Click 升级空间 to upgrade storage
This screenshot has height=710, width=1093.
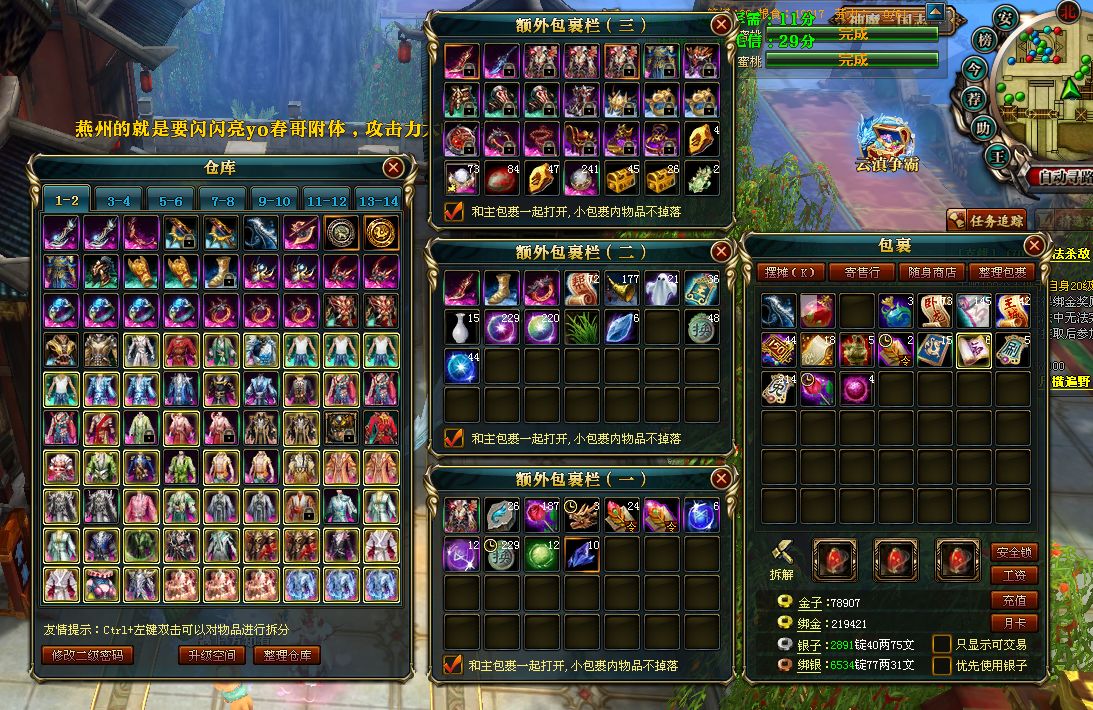click(212, 655)
